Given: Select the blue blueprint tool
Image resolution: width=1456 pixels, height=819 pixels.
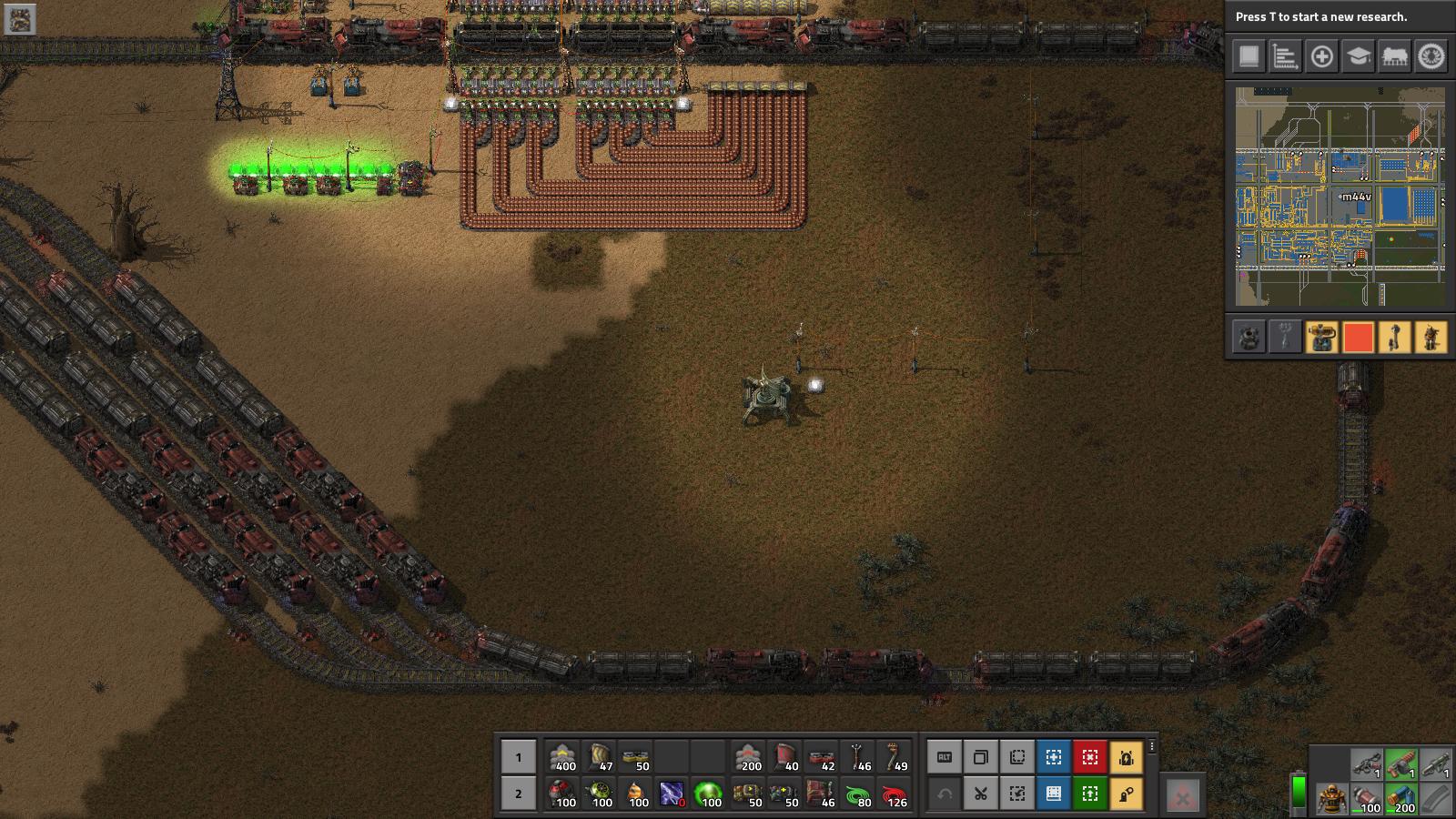Looking at the screenshot, I should (1053, 757).
